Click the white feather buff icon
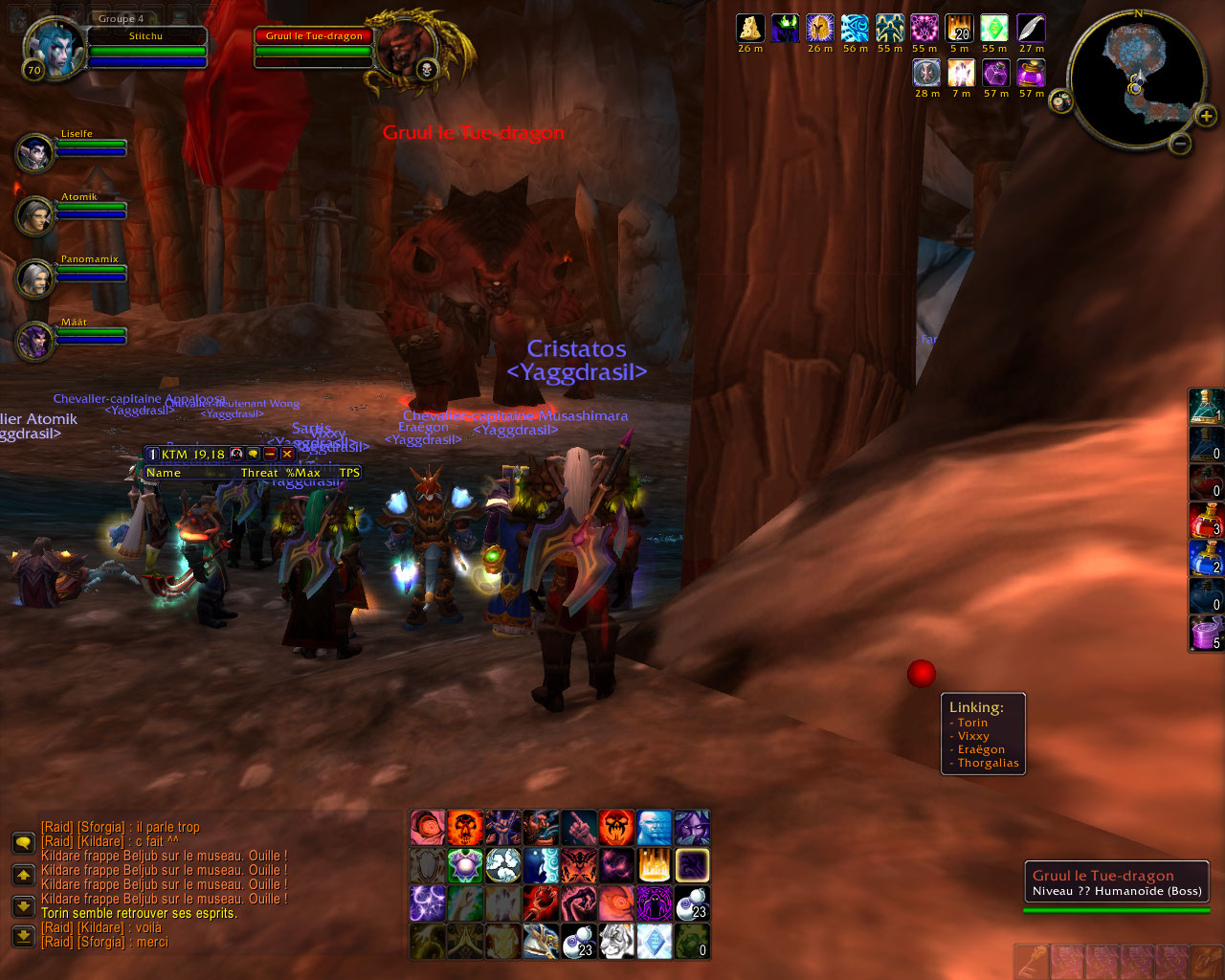Screen dimensions: 1225x980 [x=1031, y=29]
